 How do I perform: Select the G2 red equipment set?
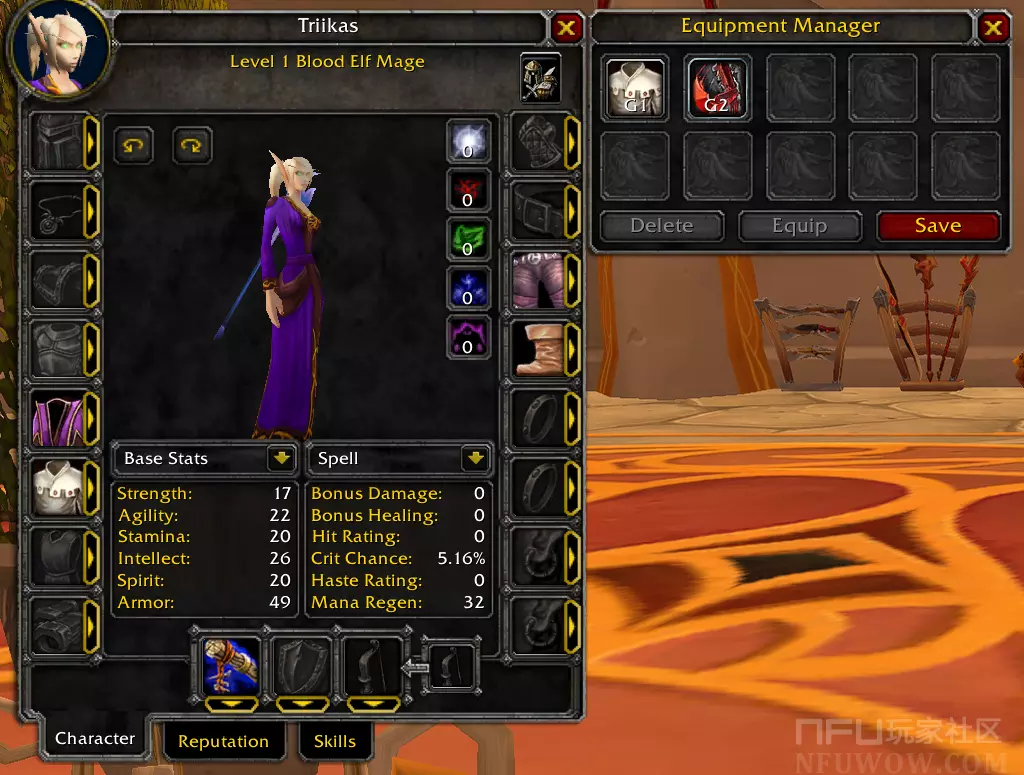(x=718, y=88)
